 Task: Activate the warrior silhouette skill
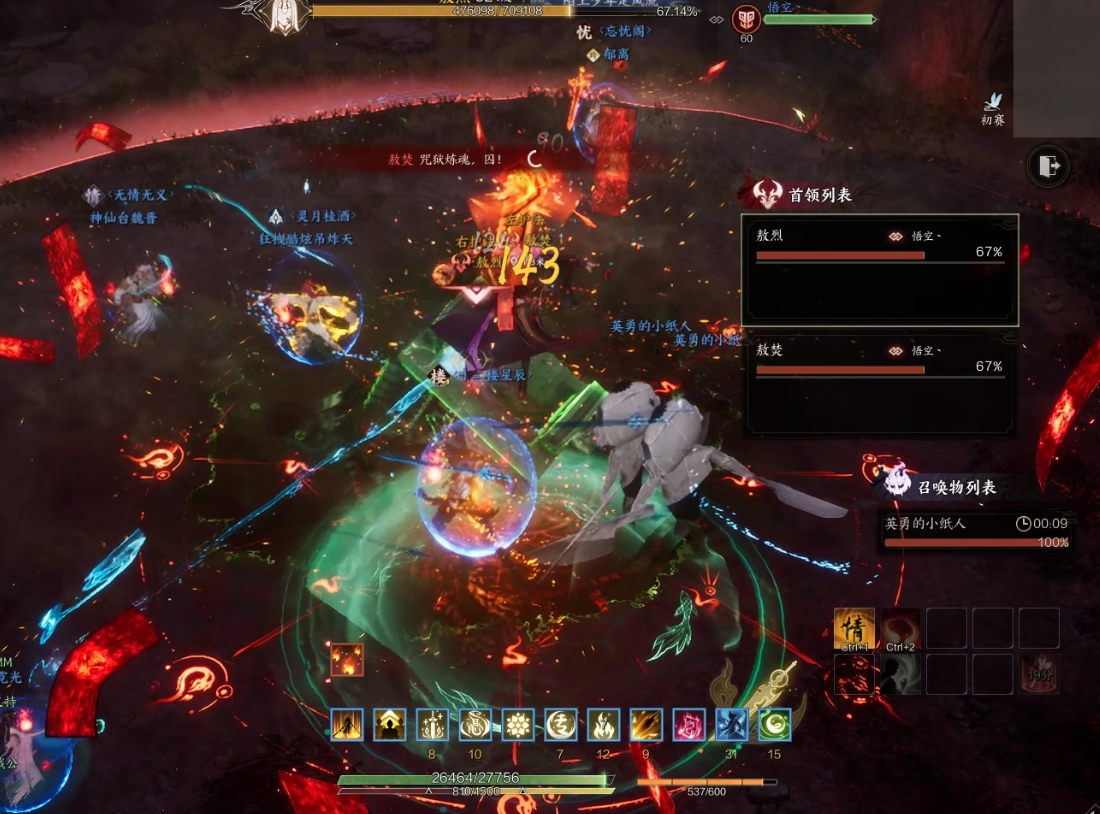[x=347, y=724]
